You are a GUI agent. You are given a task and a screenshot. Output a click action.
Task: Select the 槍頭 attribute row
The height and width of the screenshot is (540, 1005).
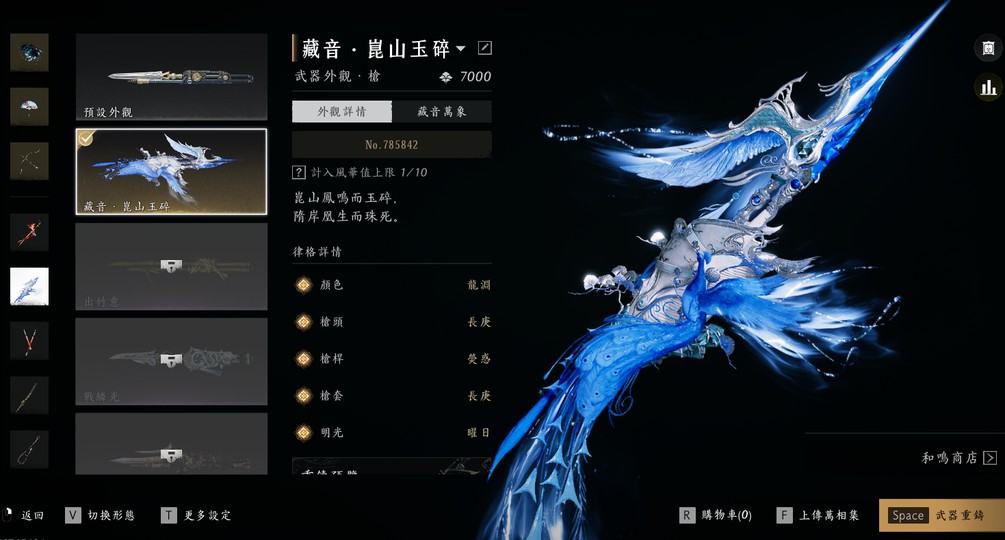pos(391,322)
